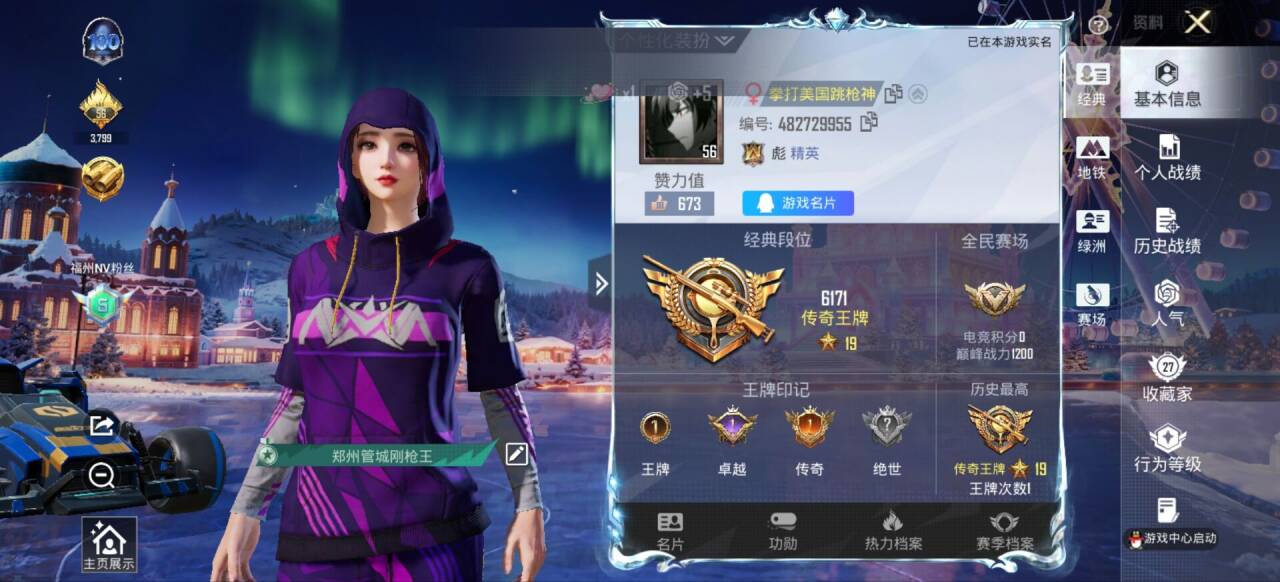
Task: Edit the 郑州管城刚枪王 title
Action: 516,454
